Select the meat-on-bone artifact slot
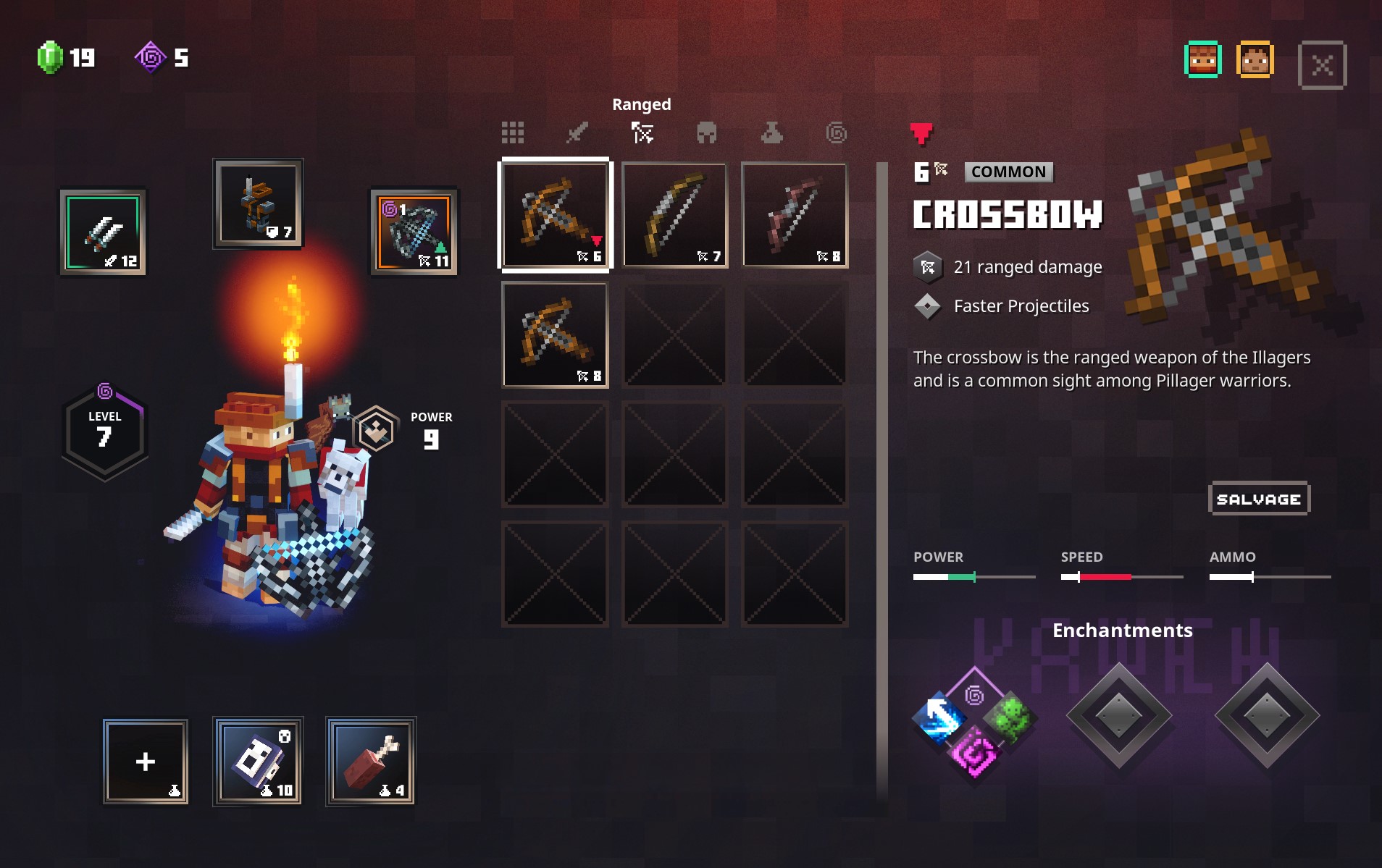 coord(371,761)
